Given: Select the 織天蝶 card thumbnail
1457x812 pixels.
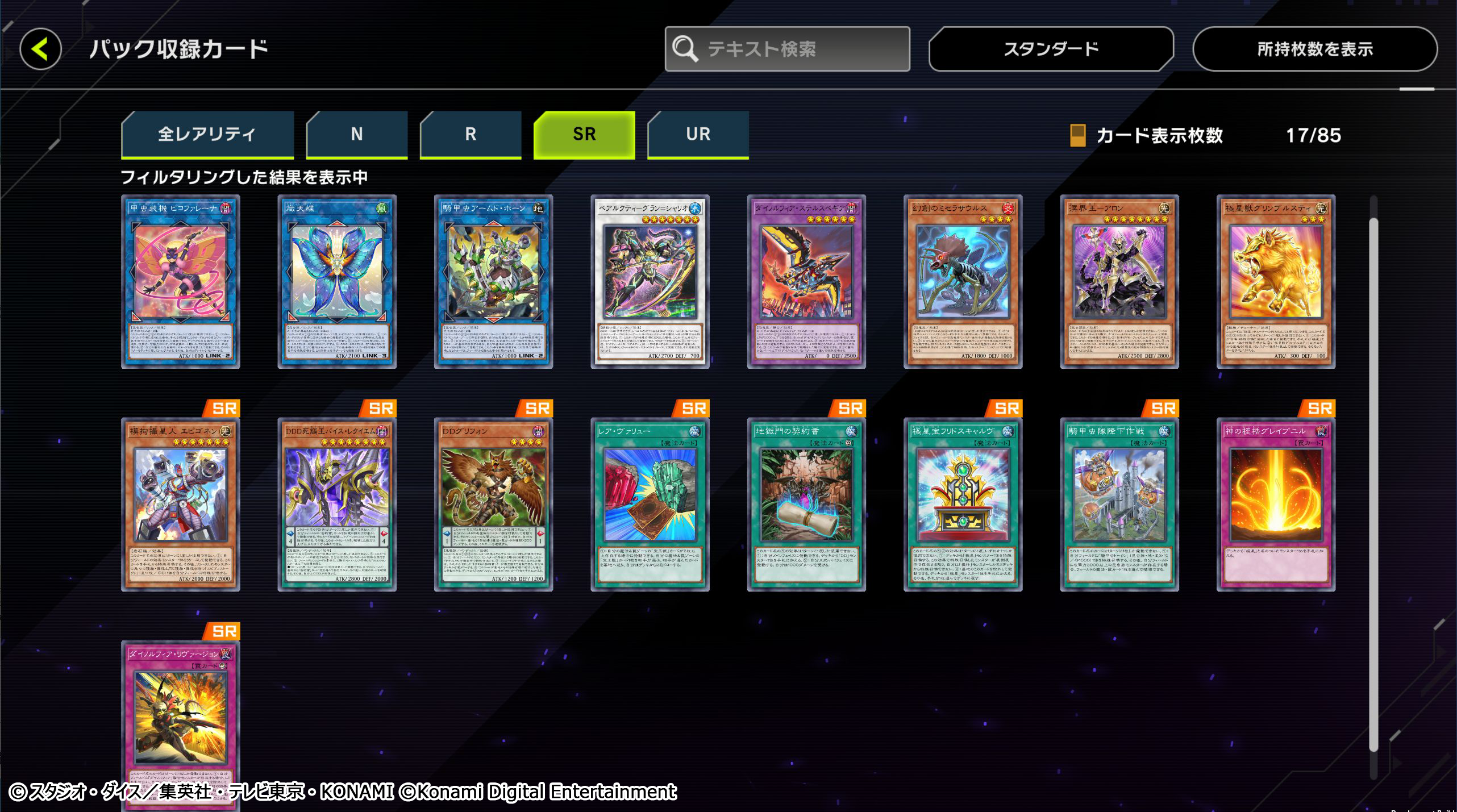Looking at the screenshot, I should click(x=336, y=278).
